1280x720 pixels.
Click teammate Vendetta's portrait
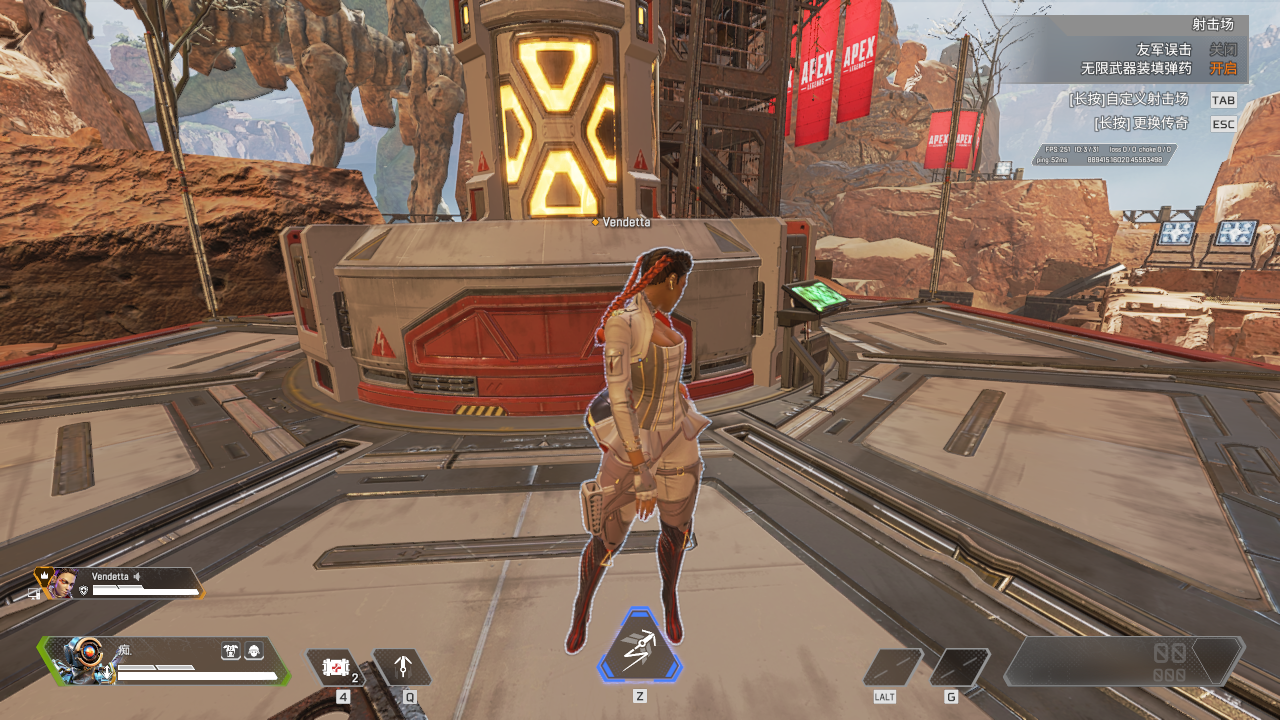click(x=63, y=583)
